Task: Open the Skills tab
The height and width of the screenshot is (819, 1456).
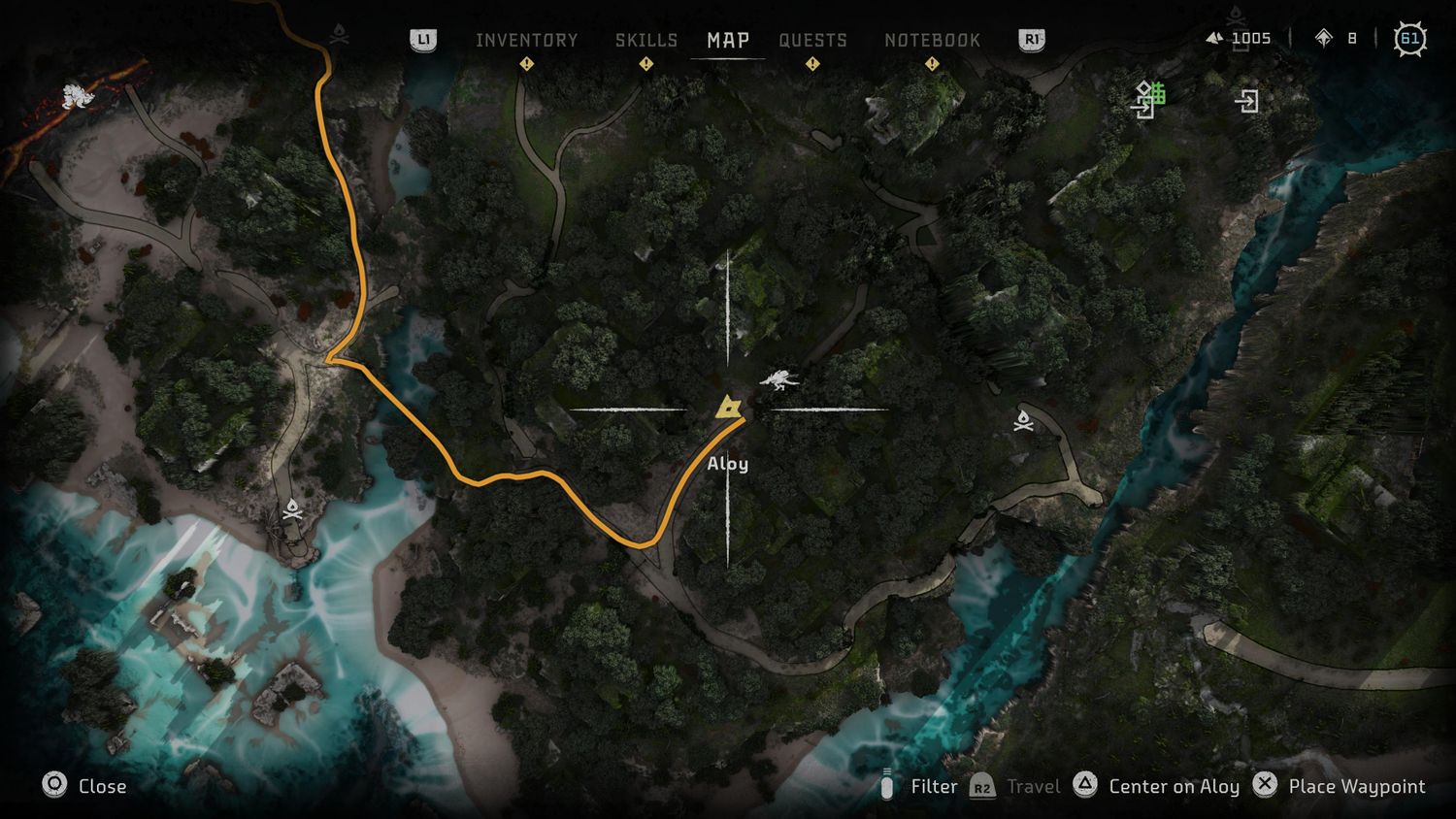Action: point(646,40)
